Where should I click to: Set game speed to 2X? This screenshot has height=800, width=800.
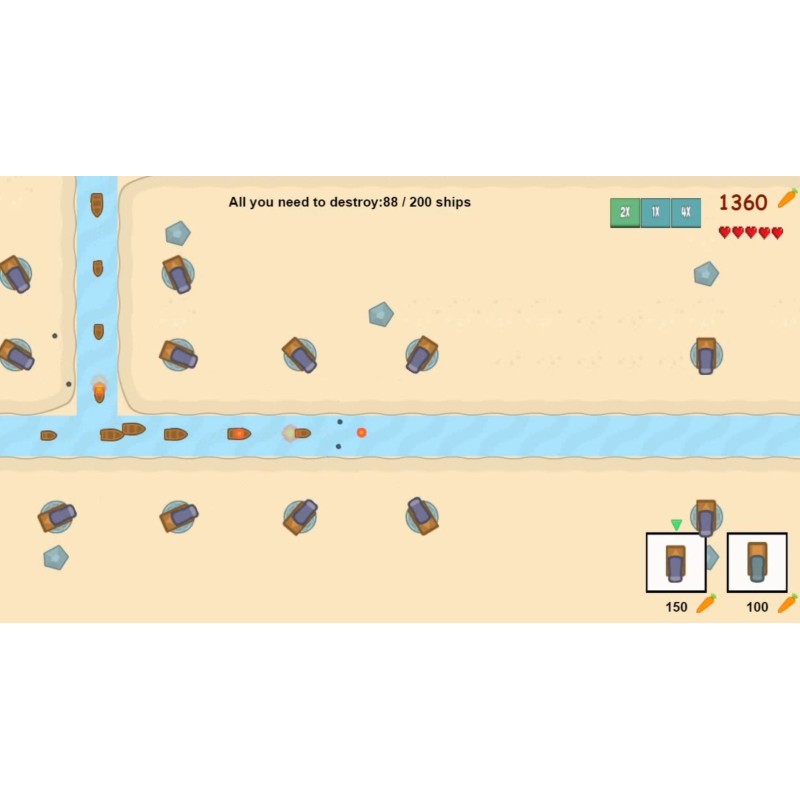coord(625,212)
